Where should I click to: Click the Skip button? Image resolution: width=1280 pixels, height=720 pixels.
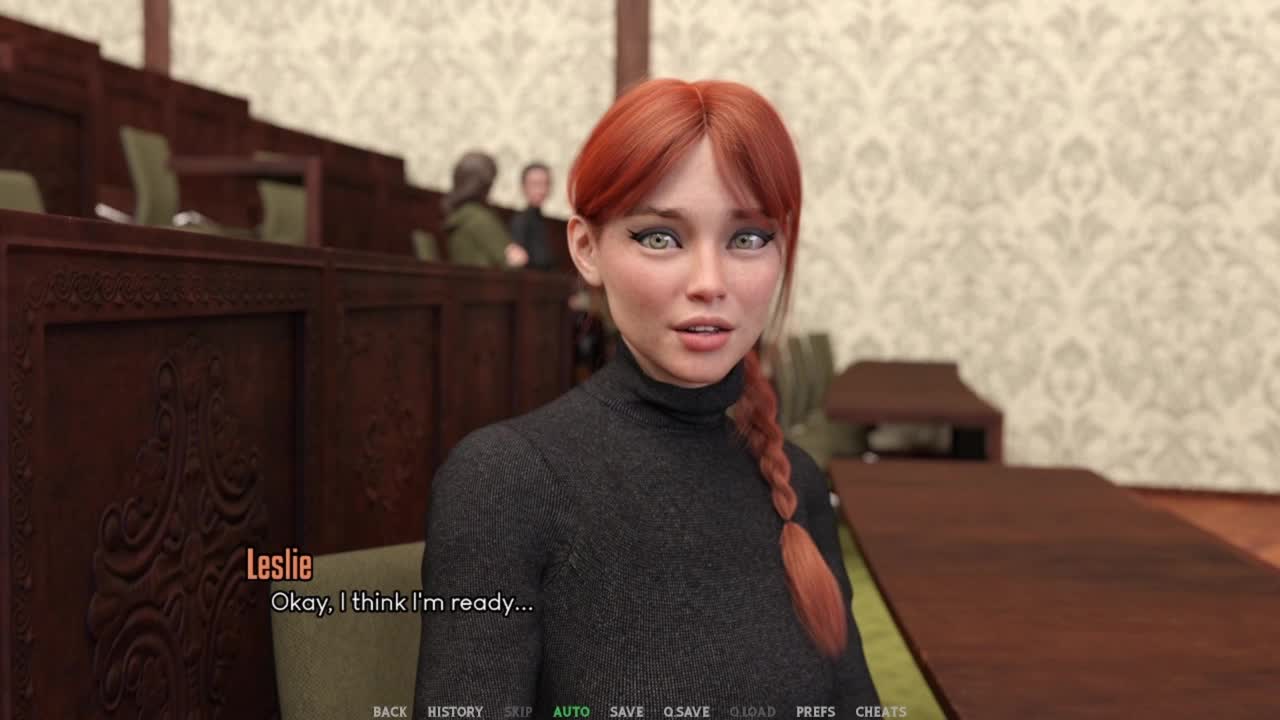(x=518, y=712)
